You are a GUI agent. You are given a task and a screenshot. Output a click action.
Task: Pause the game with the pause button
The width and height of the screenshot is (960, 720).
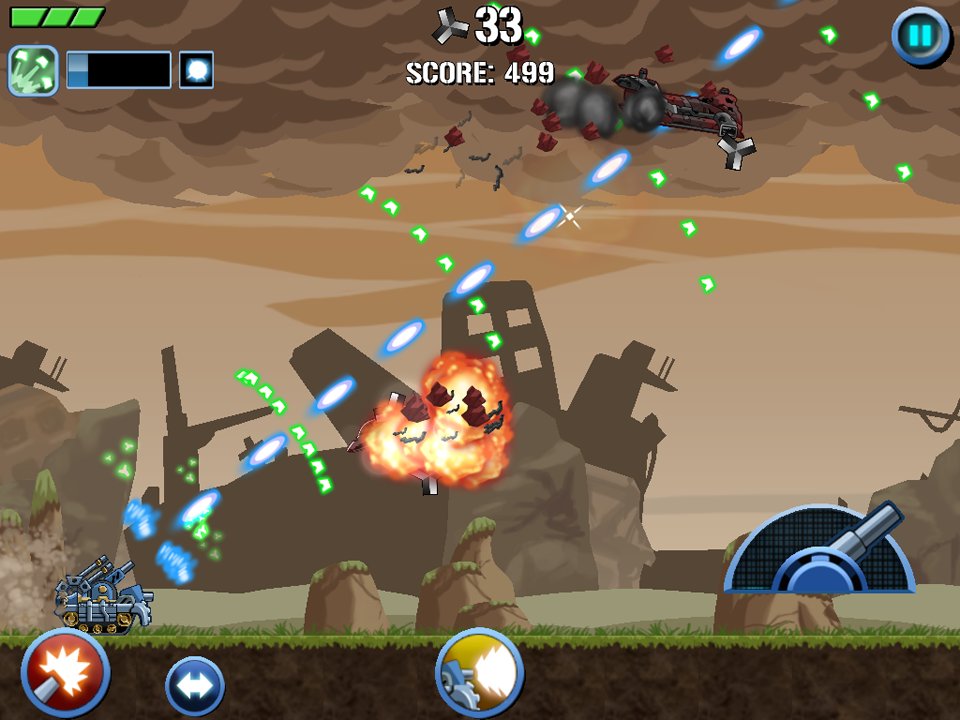pyautogui.click(x=920, y=37)
